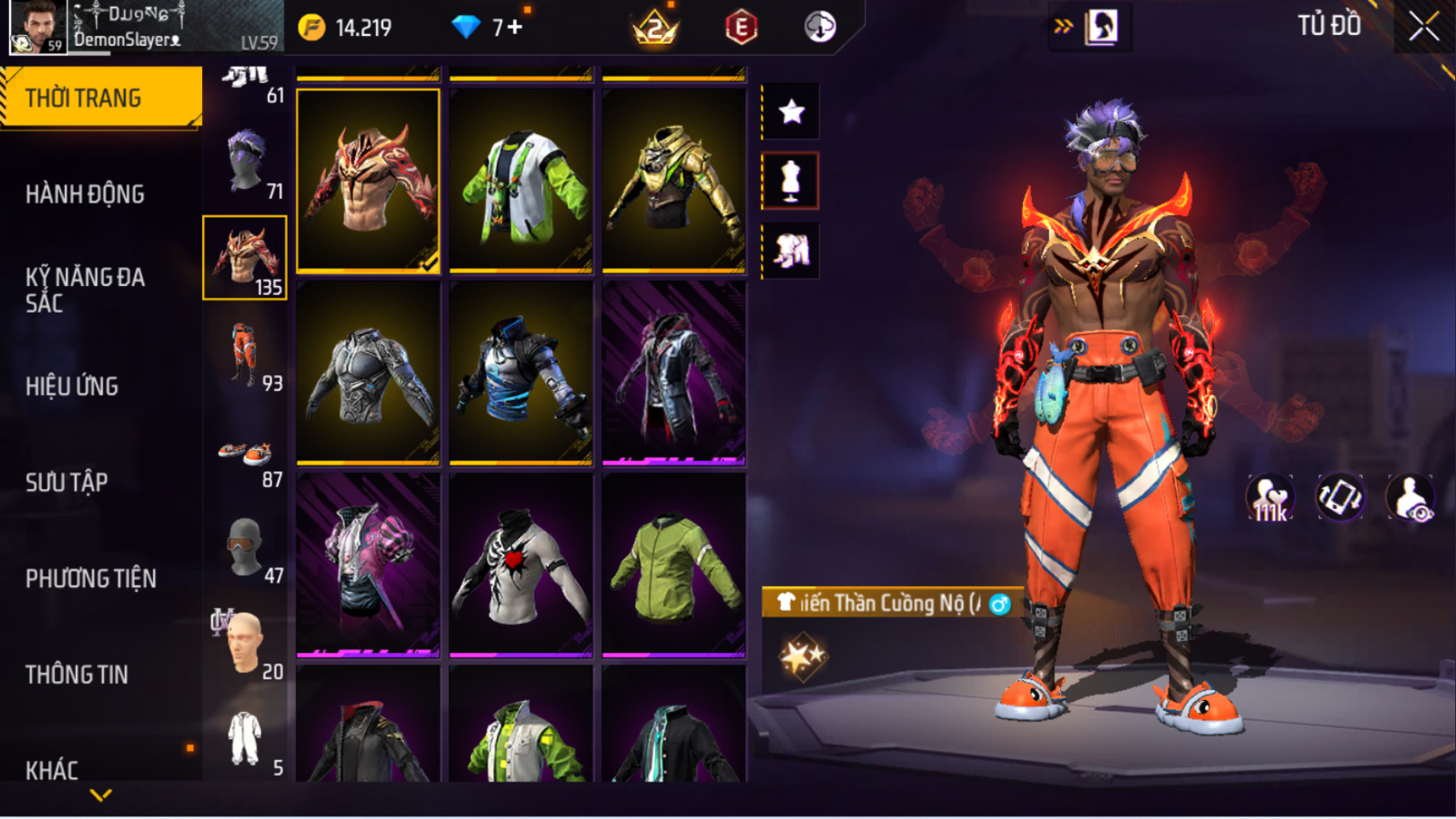
Task: Select the Sưu Tập menu entry
Action: [x=67, y=483]
